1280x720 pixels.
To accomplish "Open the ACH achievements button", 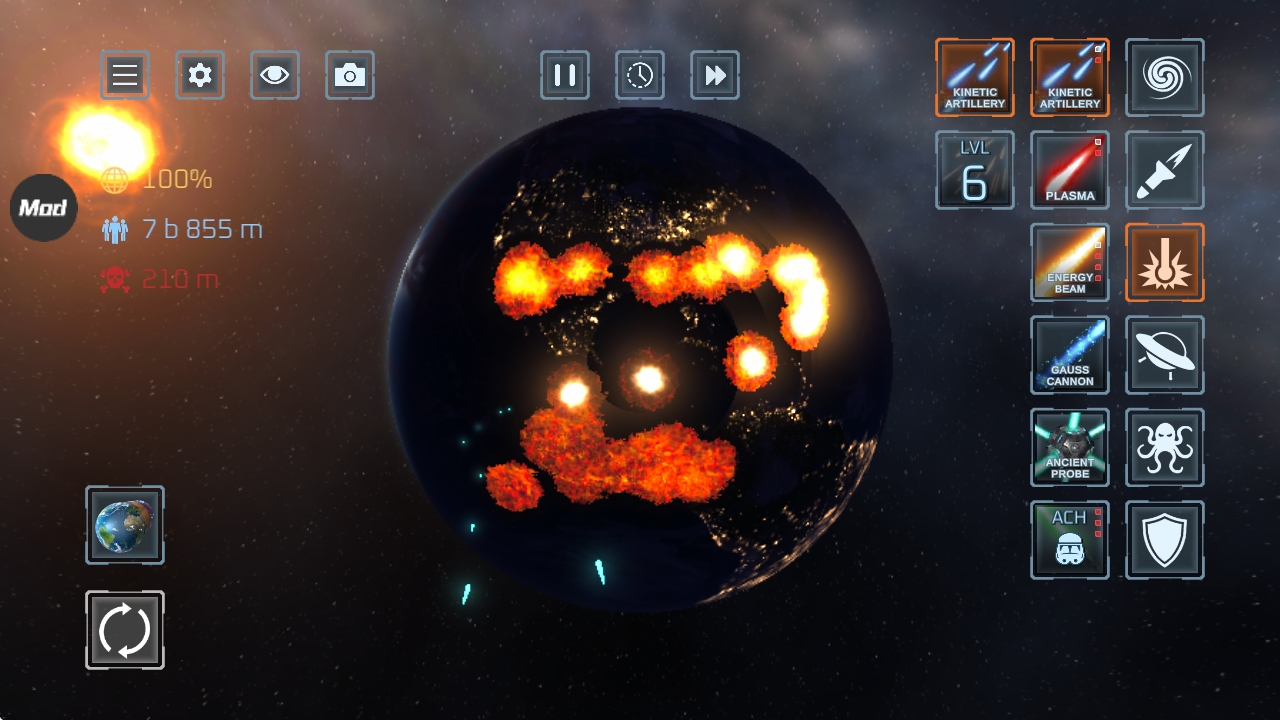I will (1070, 540).
